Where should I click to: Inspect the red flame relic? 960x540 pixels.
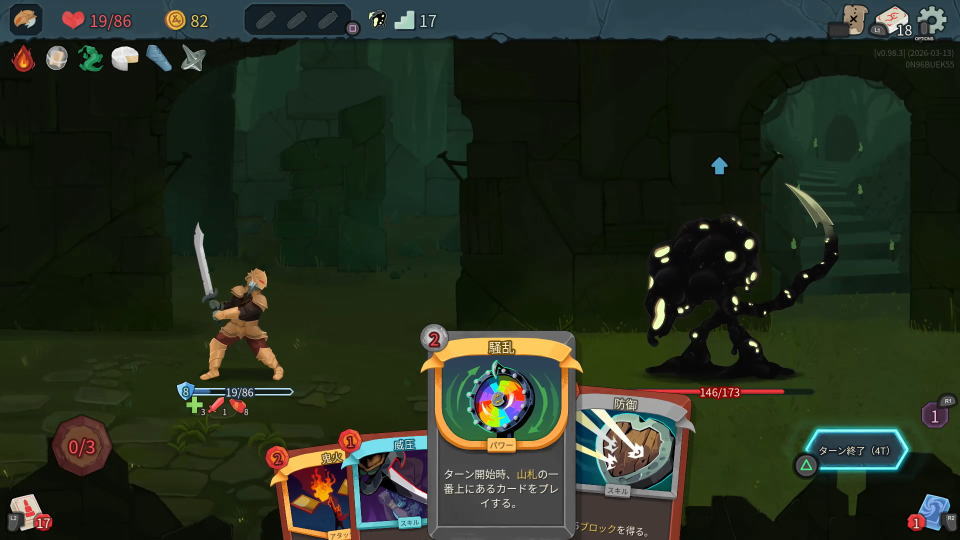click(x=23, y=58)
